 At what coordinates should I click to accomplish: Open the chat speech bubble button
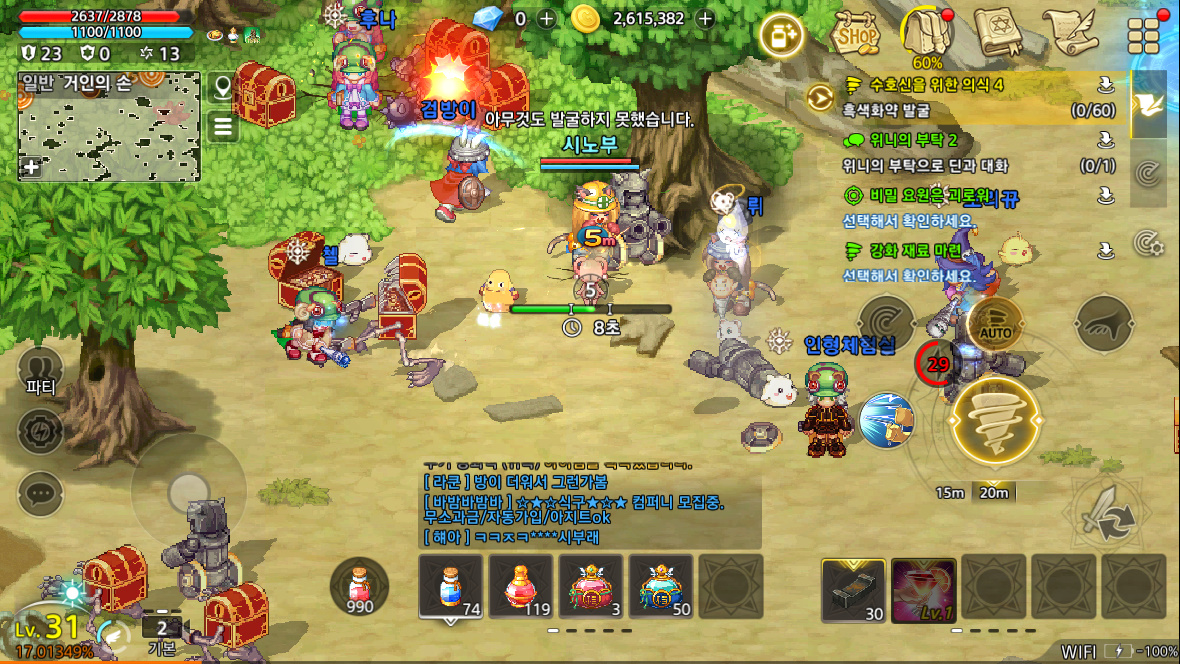click(41, 493)
